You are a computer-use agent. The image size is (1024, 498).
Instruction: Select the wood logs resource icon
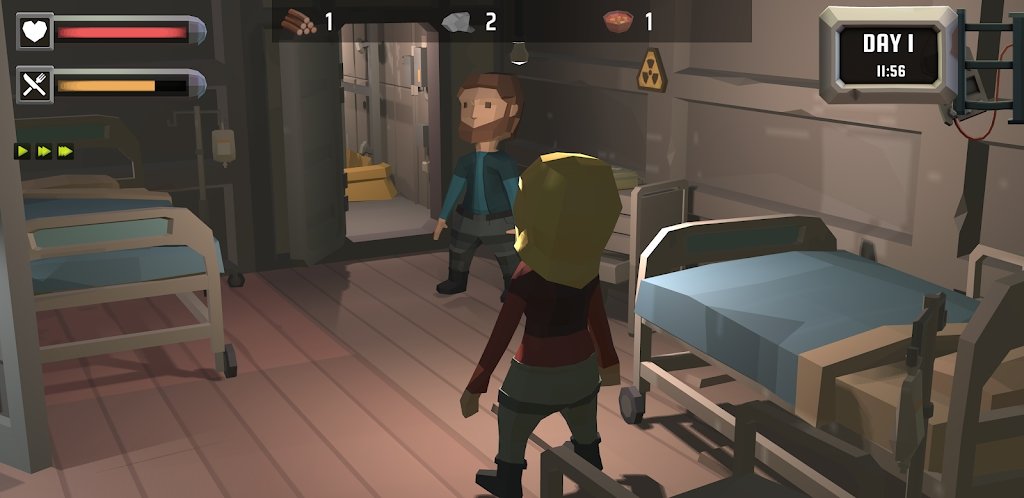point(298,22)
